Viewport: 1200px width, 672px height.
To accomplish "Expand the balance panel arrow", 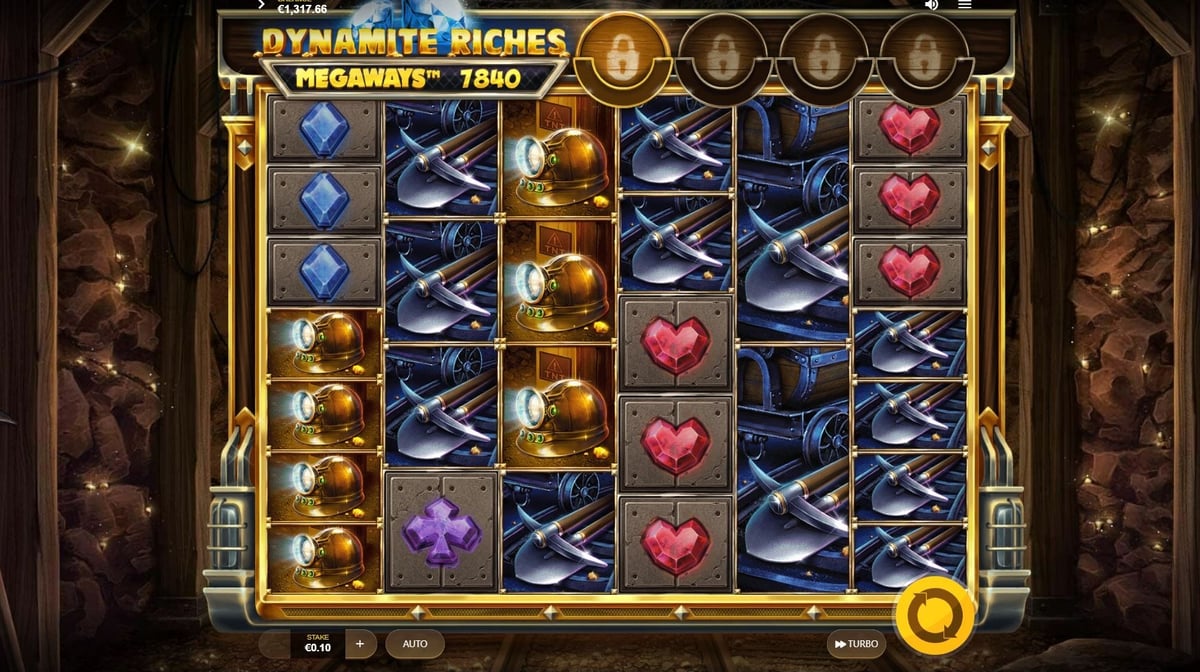I will 261,5.
